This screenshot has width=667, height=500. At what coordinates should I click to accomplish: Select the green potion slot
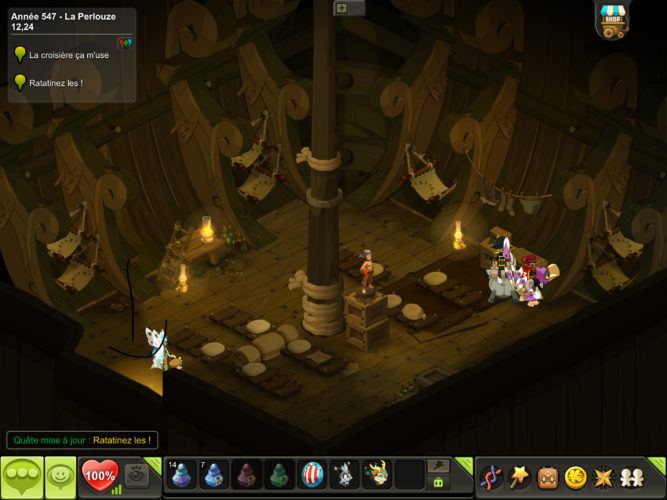tap(279, 474)
